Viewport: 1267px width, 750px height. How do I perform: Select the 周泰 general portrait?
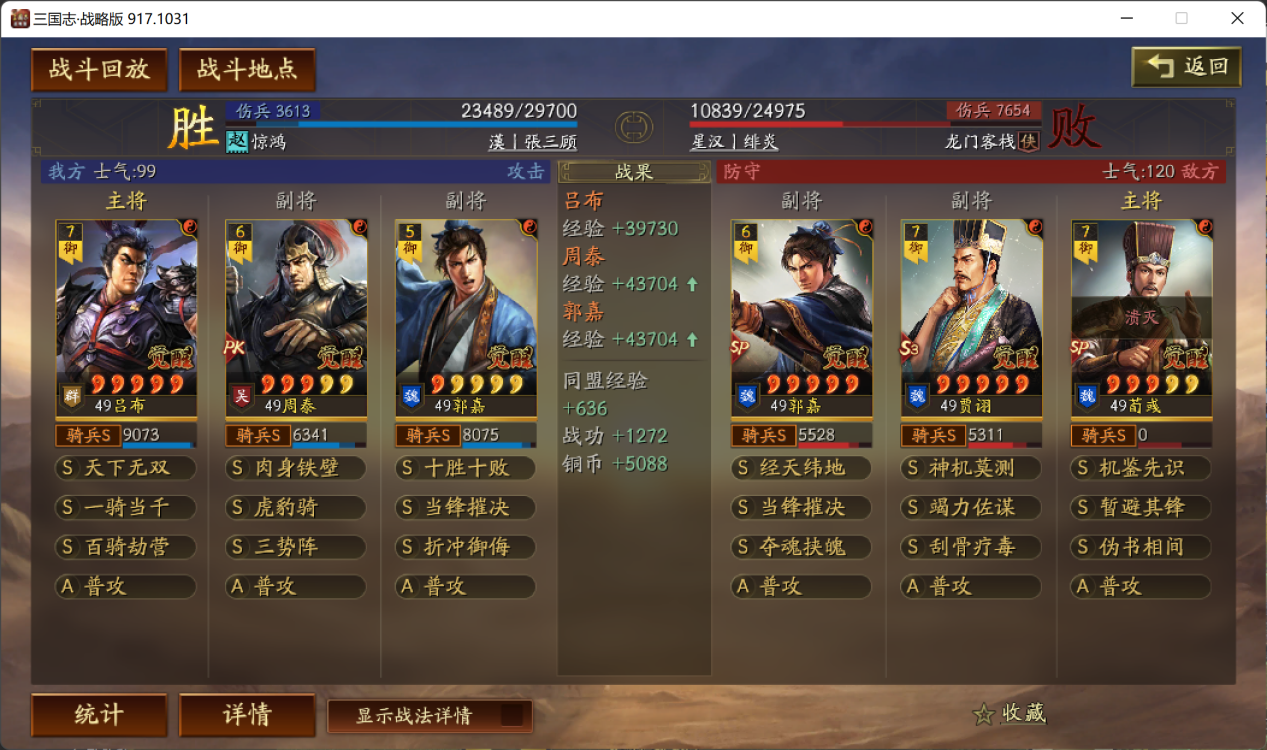coord(296,310)
